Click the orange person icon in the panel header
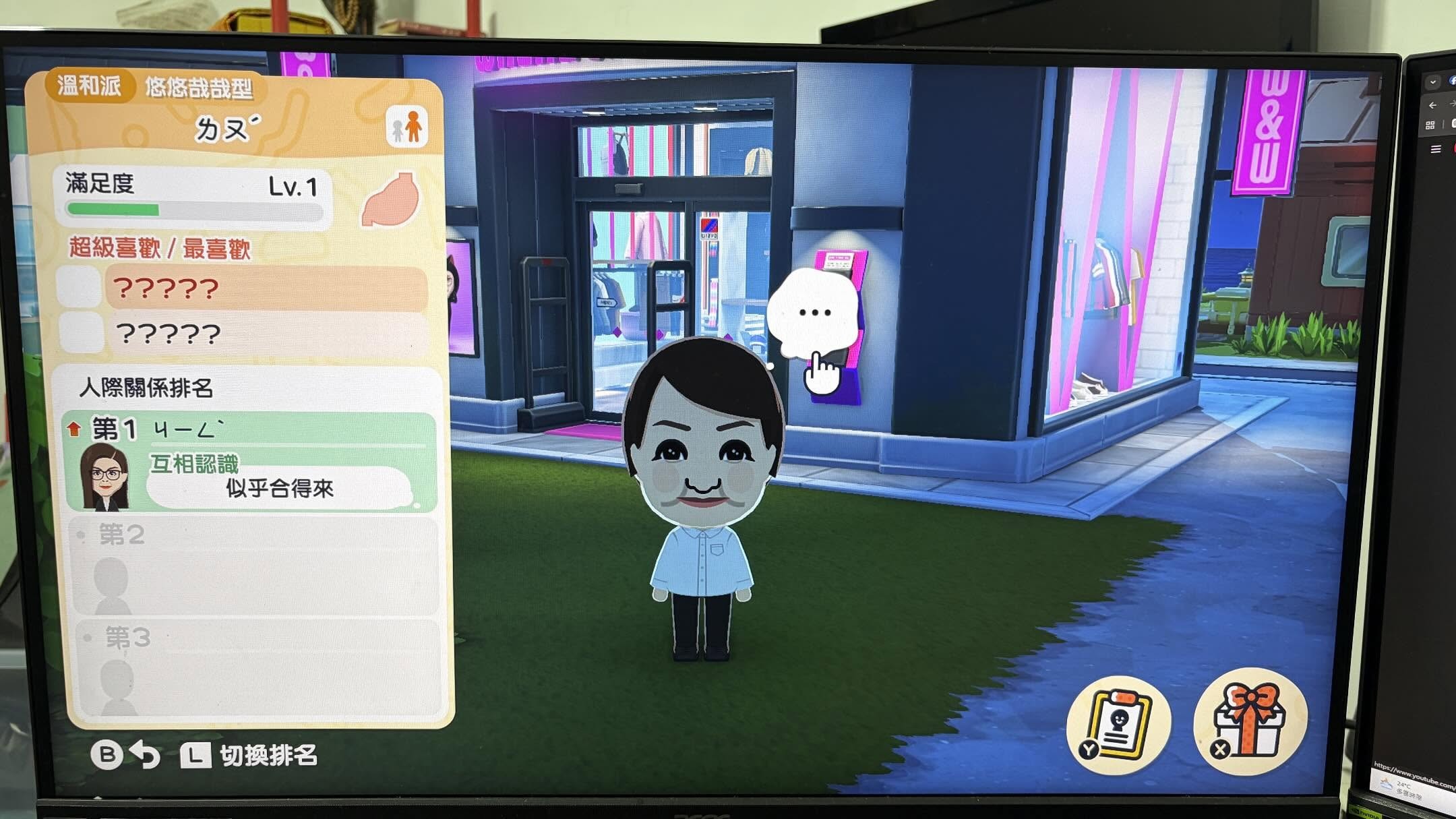1456x819 pixels. [408, 127]
